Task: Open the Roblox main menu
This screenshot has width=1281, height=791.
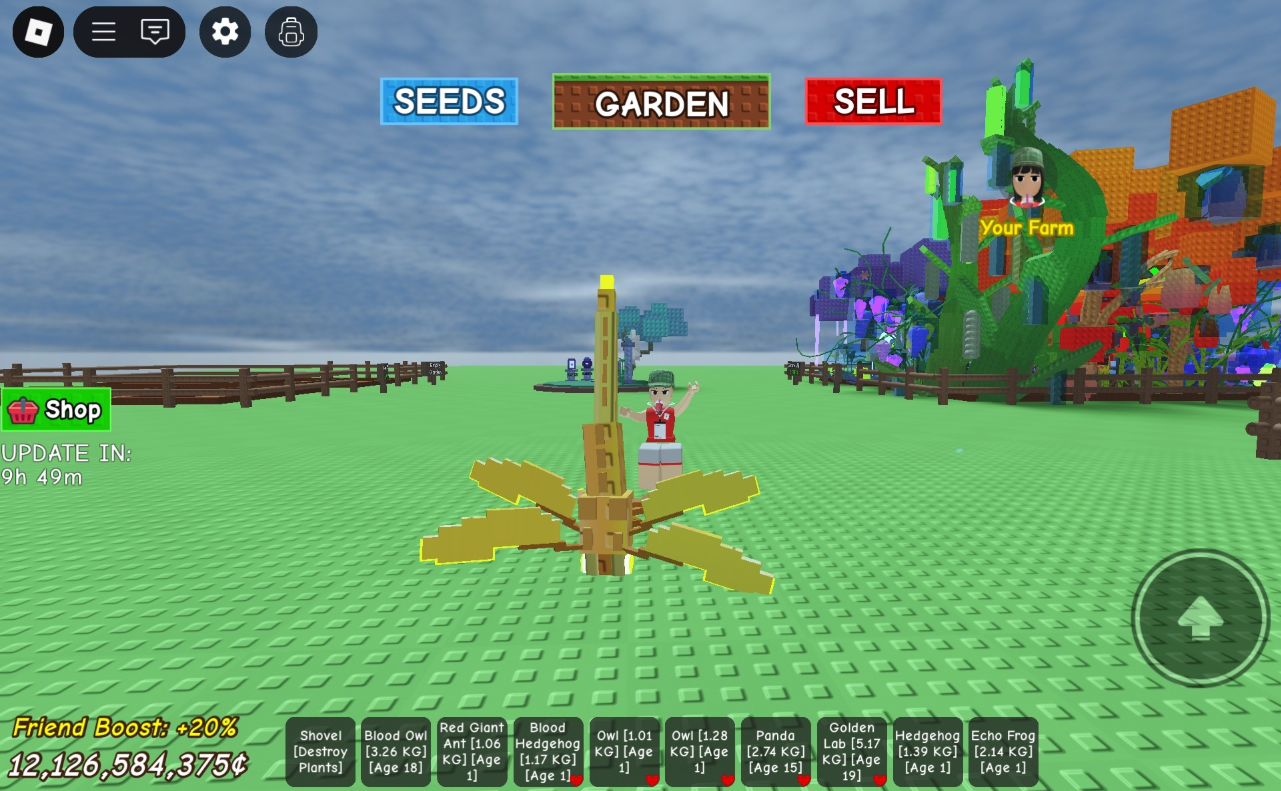Action: [x=38, y=32]
